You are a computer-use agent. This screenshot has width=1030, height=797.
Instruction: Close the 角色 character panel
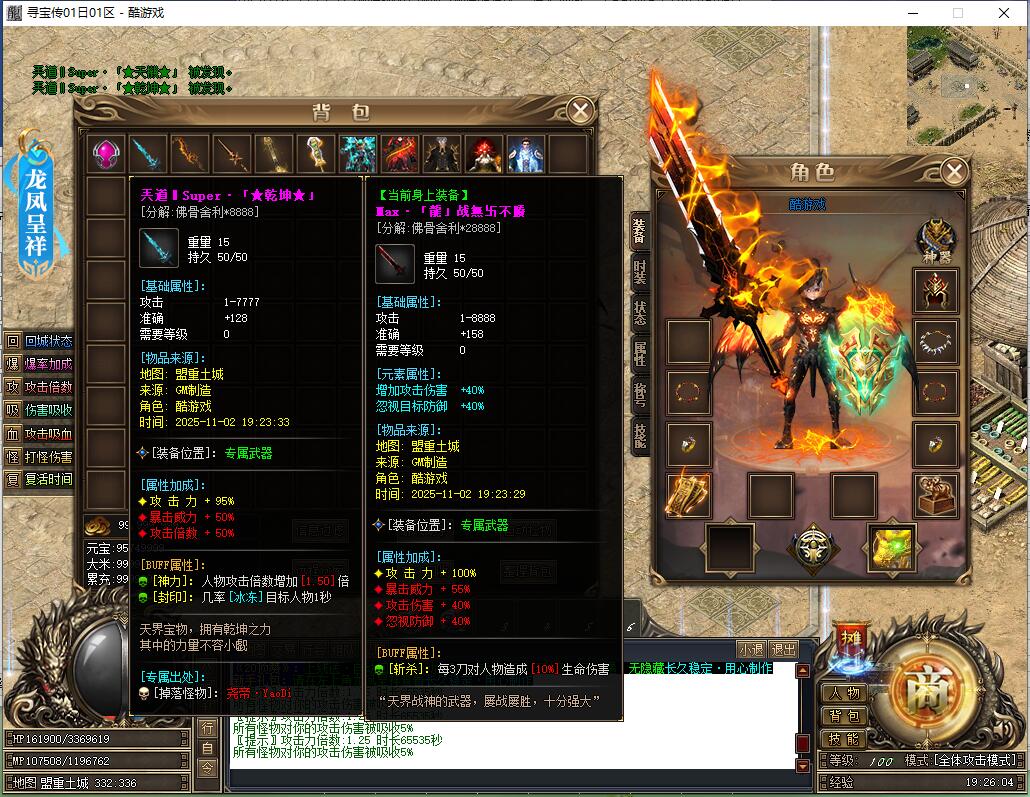954,172
